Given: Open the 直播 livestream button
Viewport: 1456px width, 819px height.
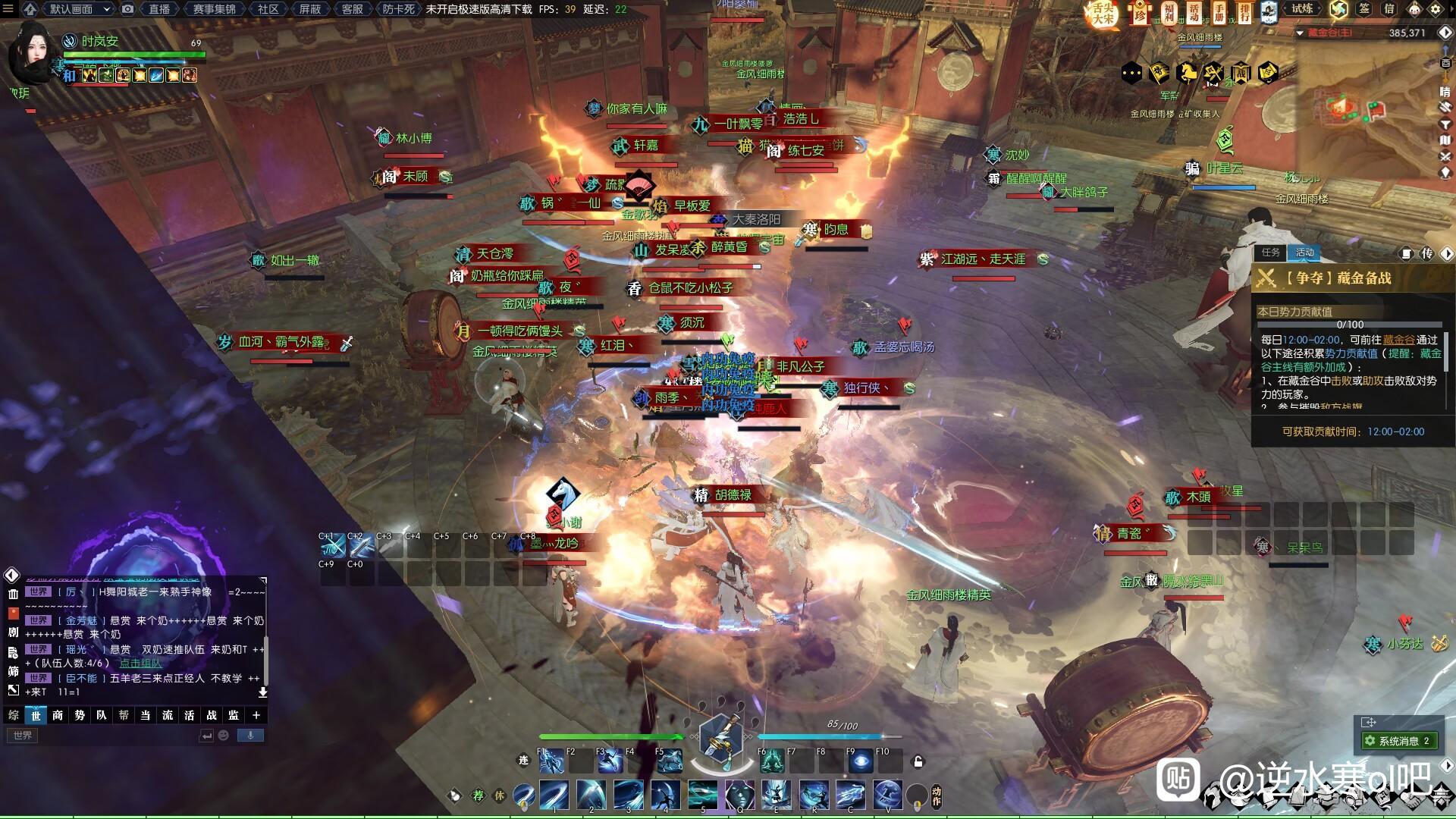Looking at the screenshot, I should click(159, 9).
